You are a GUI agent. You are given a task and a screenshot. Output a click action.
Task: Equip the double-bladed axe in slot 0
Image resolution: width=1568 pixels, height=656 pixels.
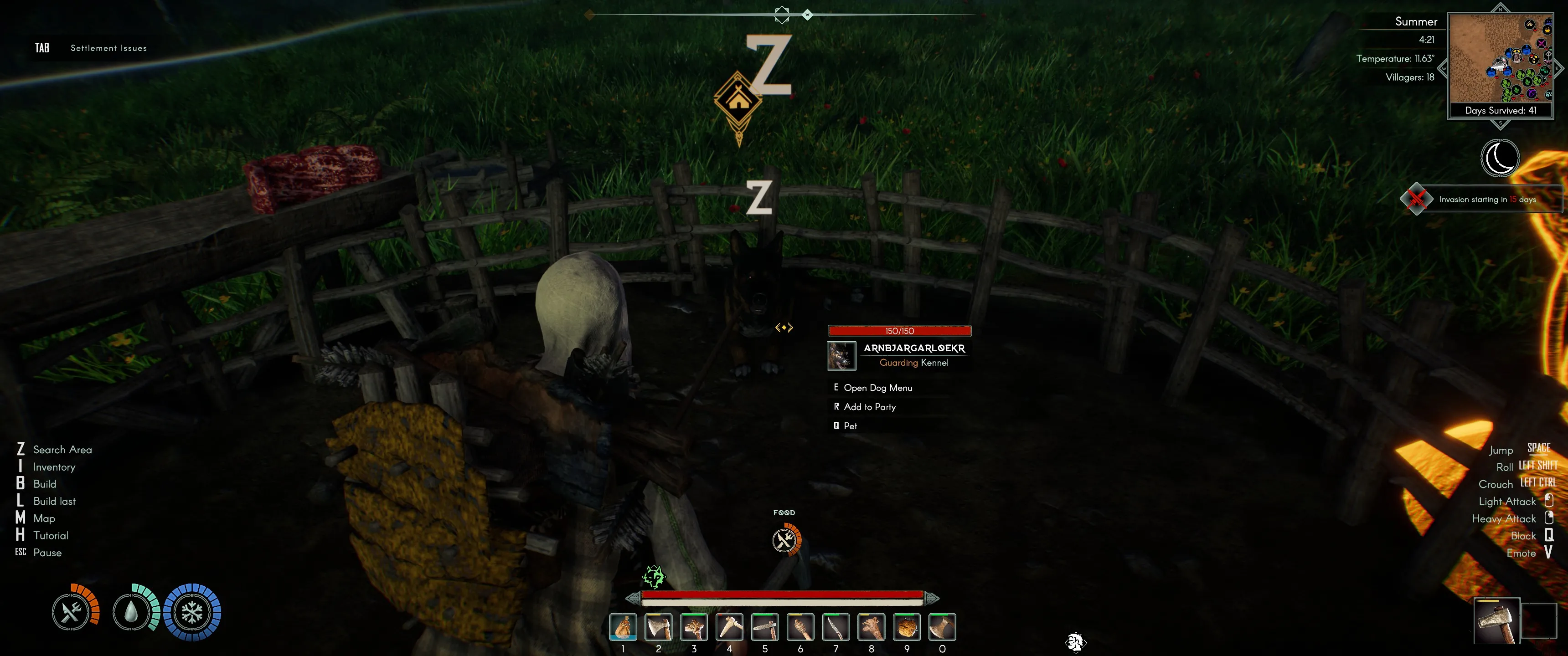(x=942, y=627)
